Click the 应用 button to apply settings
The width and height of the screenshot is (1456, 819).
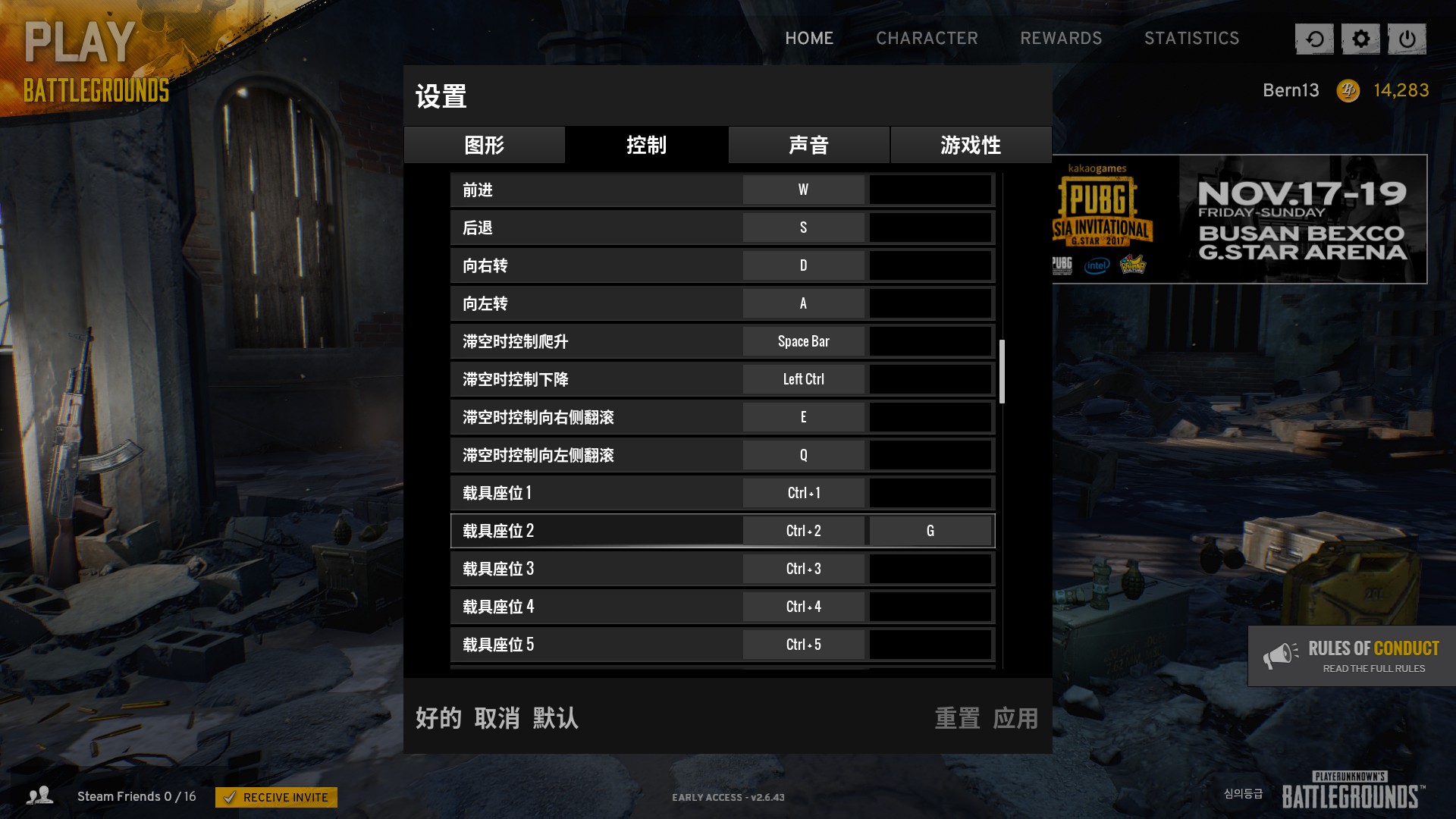[1015, 719]
